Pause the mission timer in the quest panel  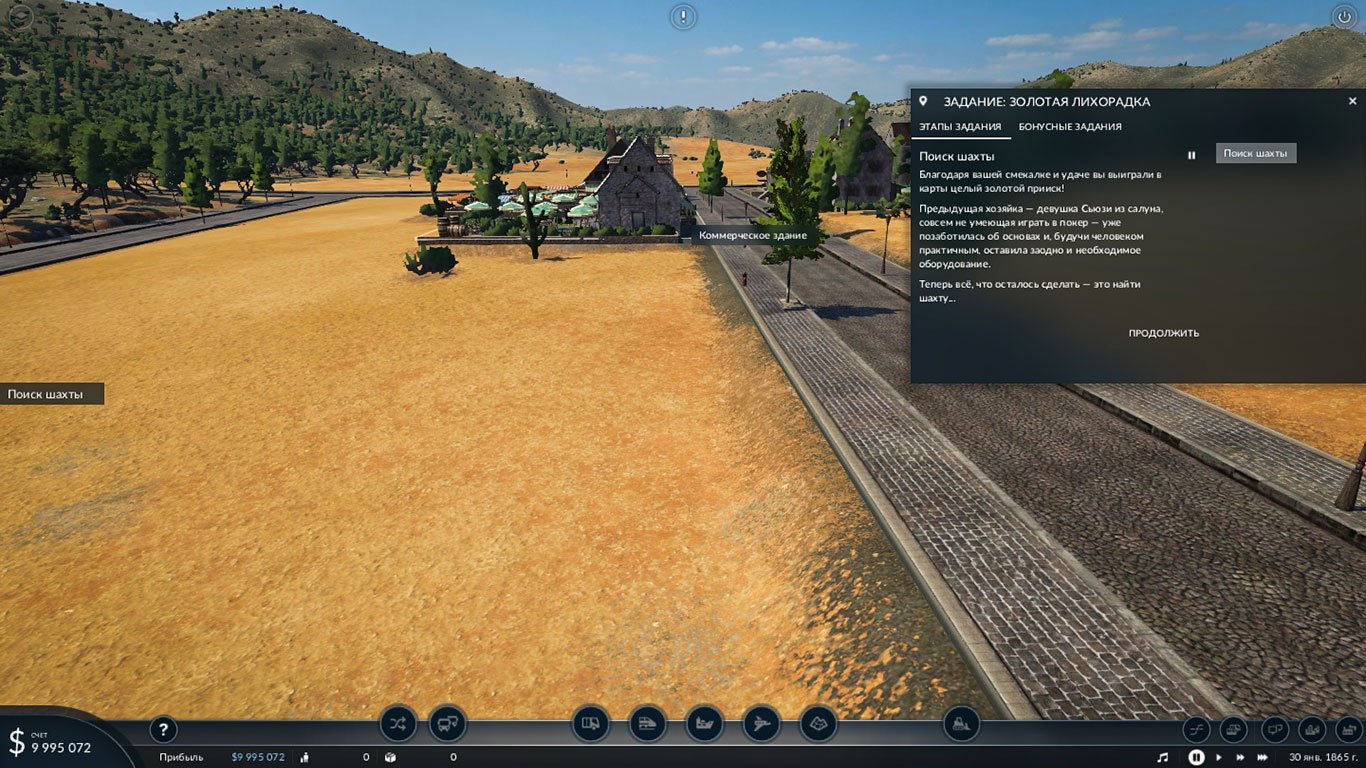click(x=1191, y=154)
